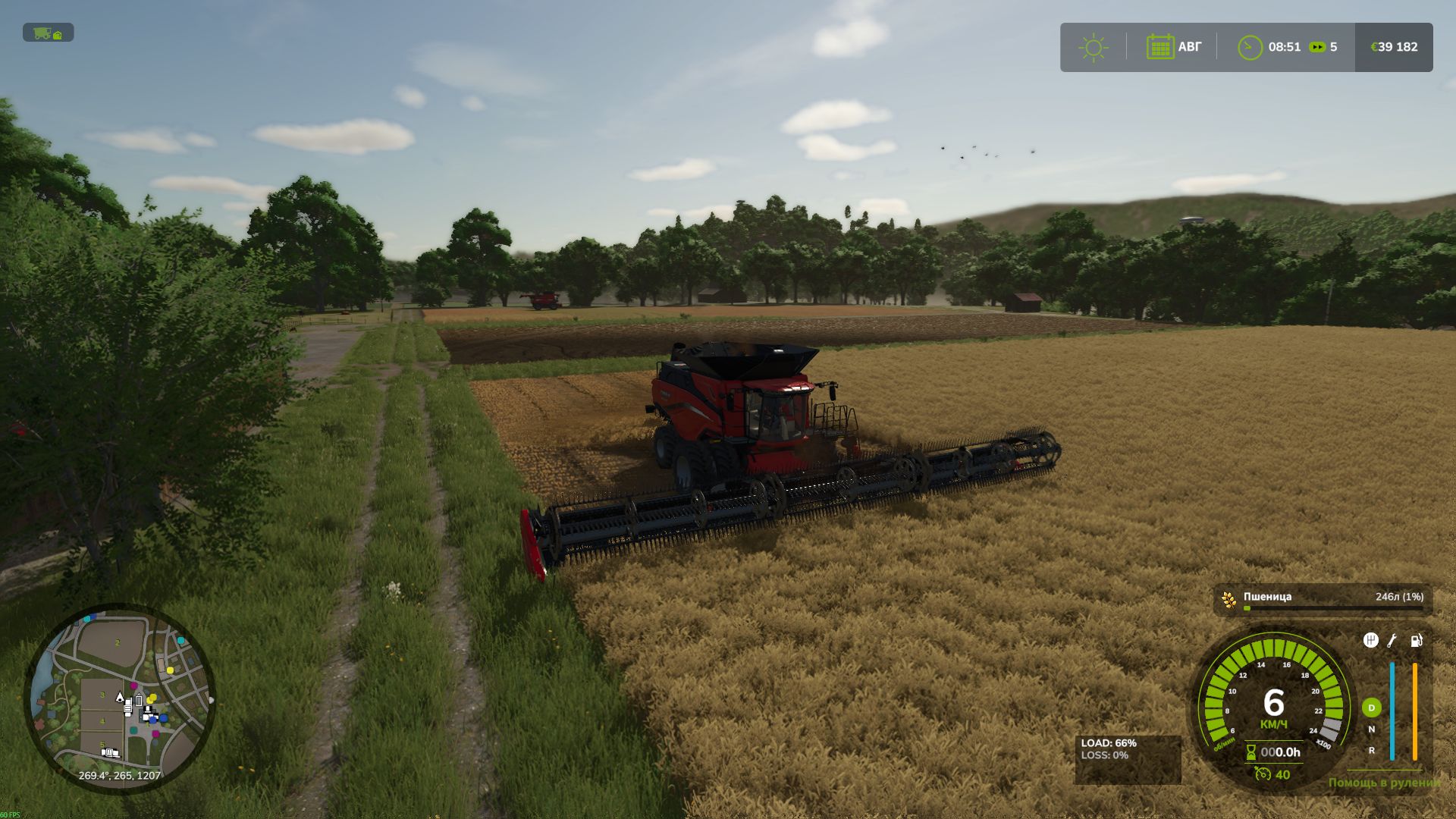Select reverse gear indicator R

pos(1371,751)
